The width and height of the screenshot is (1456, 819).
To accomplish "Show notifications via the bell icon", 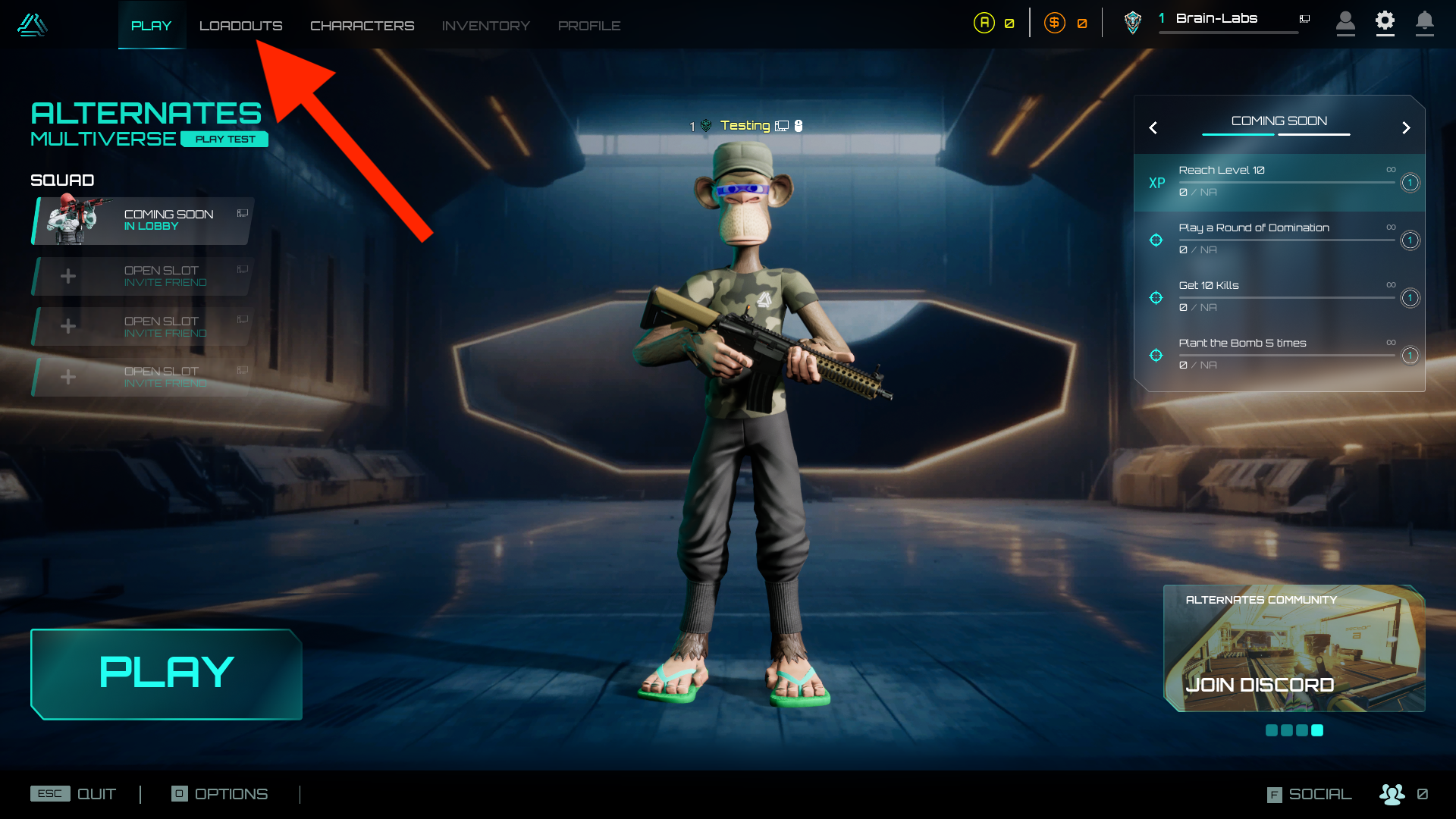I will coord(1424,21).
